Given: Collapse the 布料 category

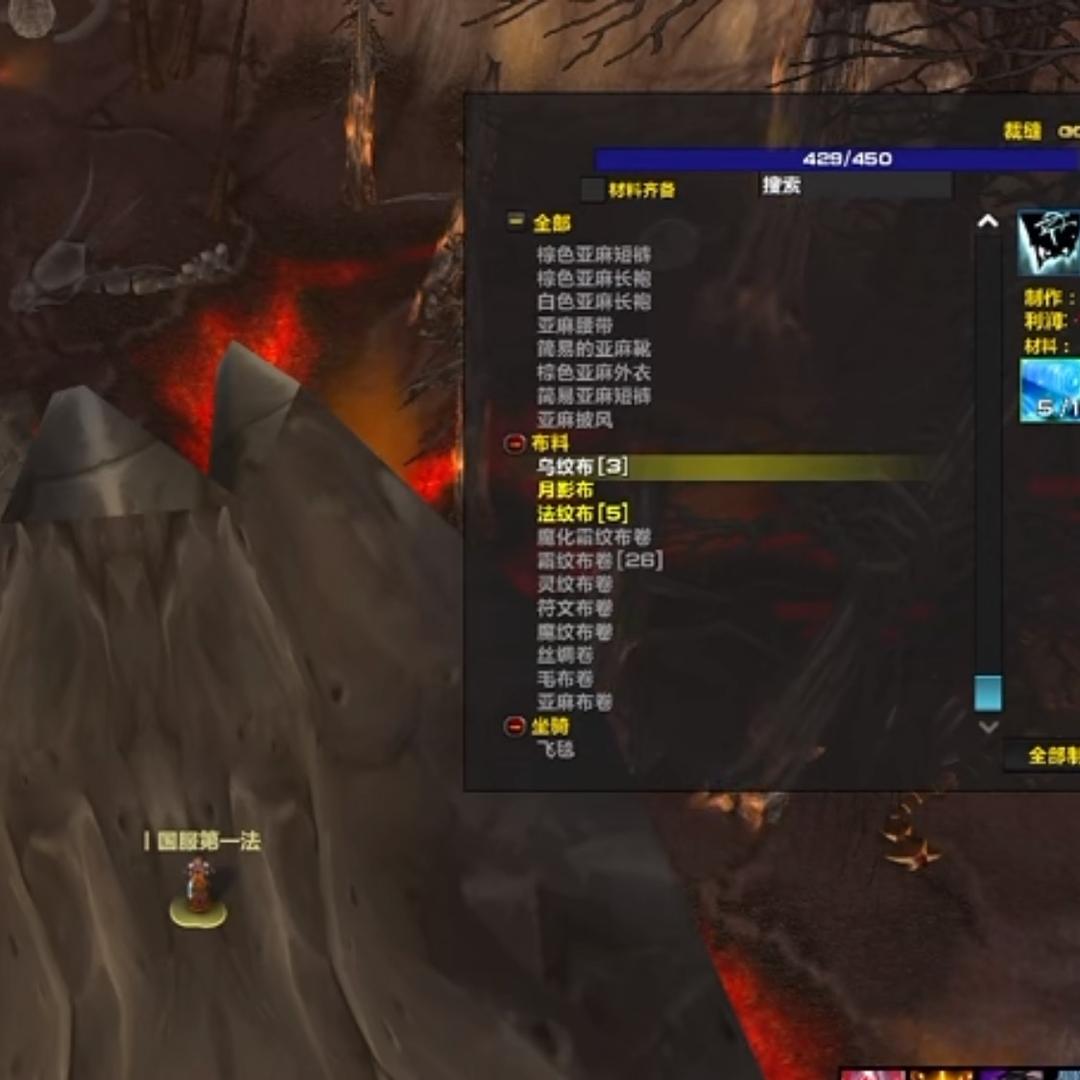Looking at the screenshot, I should click(516, 443).
